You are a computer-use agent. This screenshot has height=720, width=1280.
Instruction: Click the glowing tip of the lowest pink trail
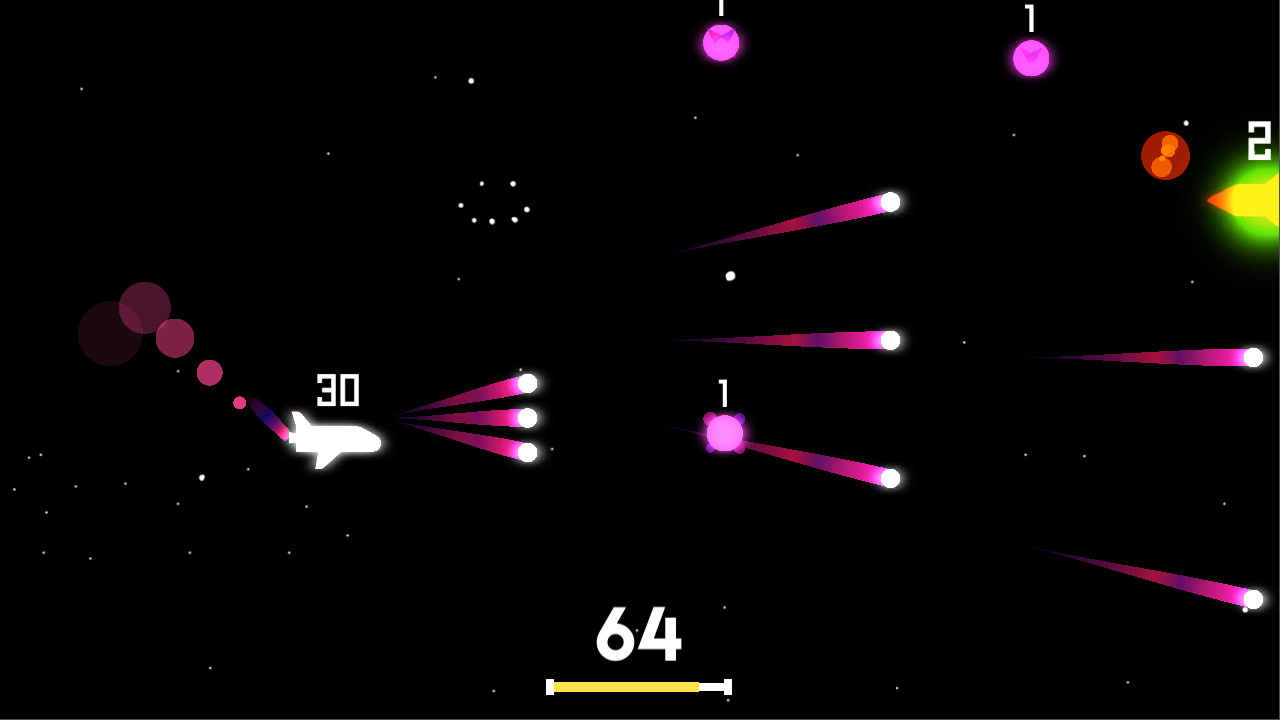coord(1255,601)
